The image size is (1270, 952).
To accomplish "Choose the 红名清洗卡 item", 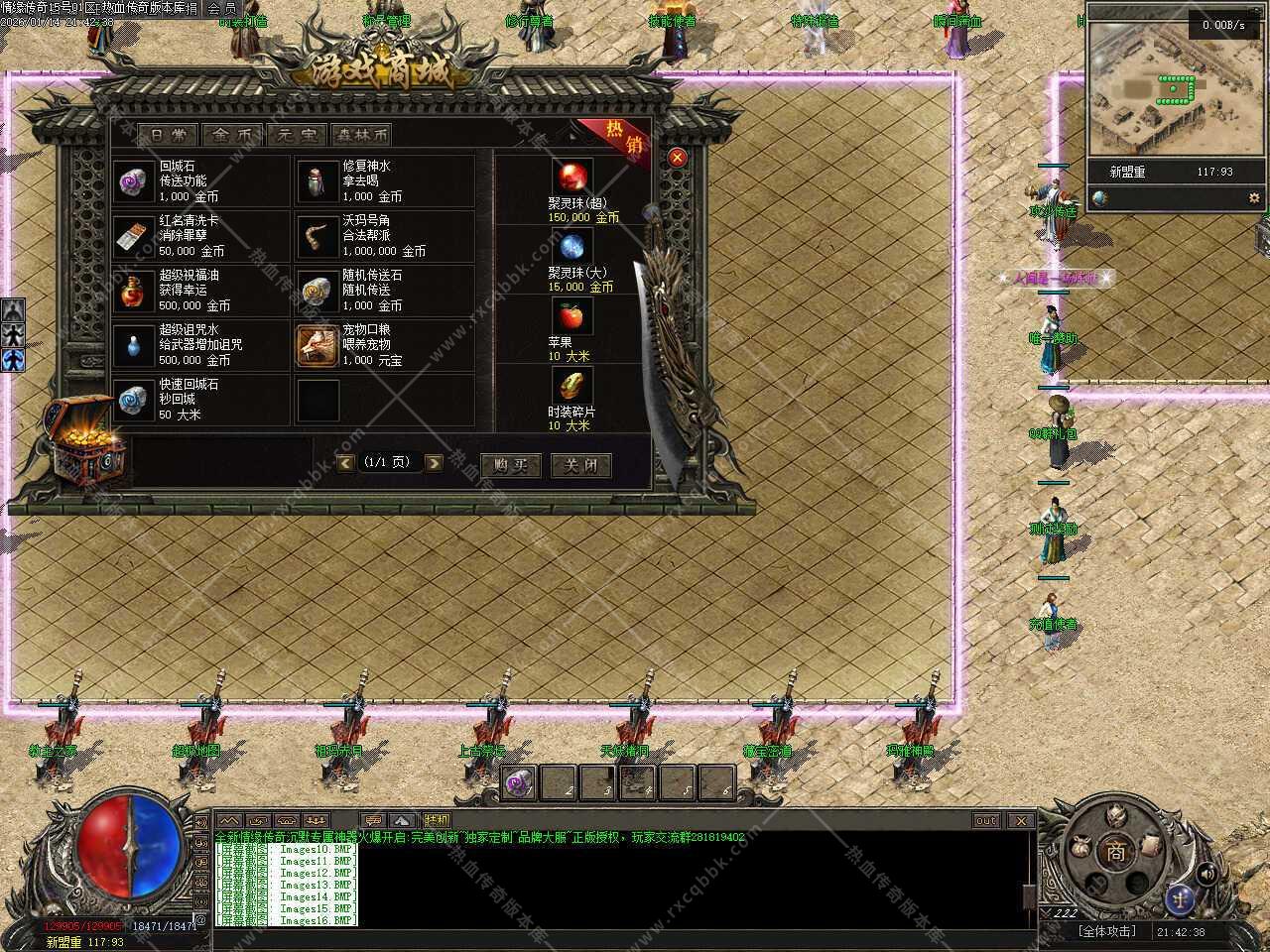I will [x=133, y=236].
